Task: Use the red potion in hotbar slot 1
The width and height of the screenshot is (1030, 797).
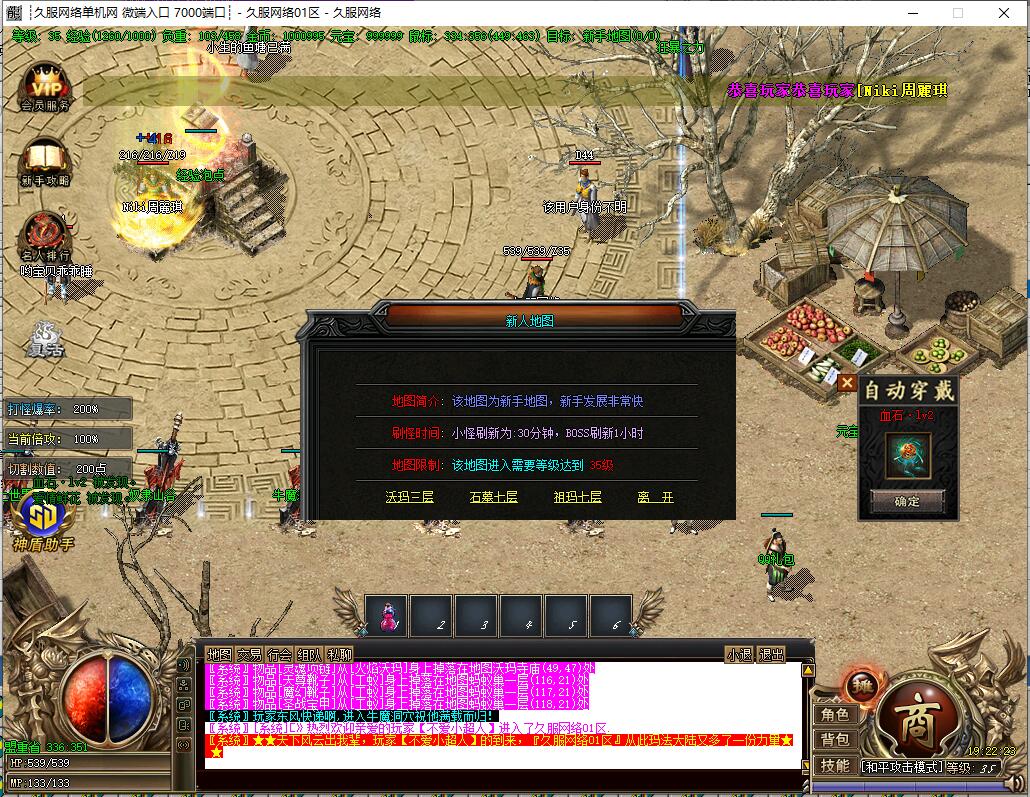Action: [386, 614]
